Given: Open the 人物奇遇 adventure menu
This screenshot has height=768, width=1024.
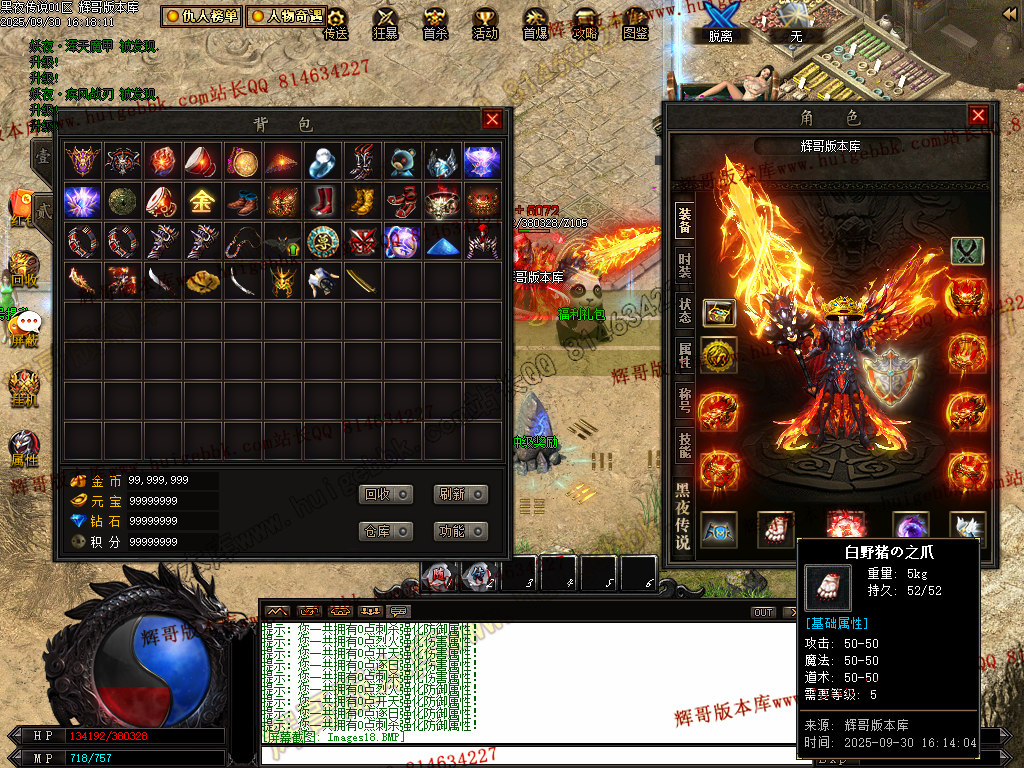Looking at the screenshot, I should (x=286, y=16).
